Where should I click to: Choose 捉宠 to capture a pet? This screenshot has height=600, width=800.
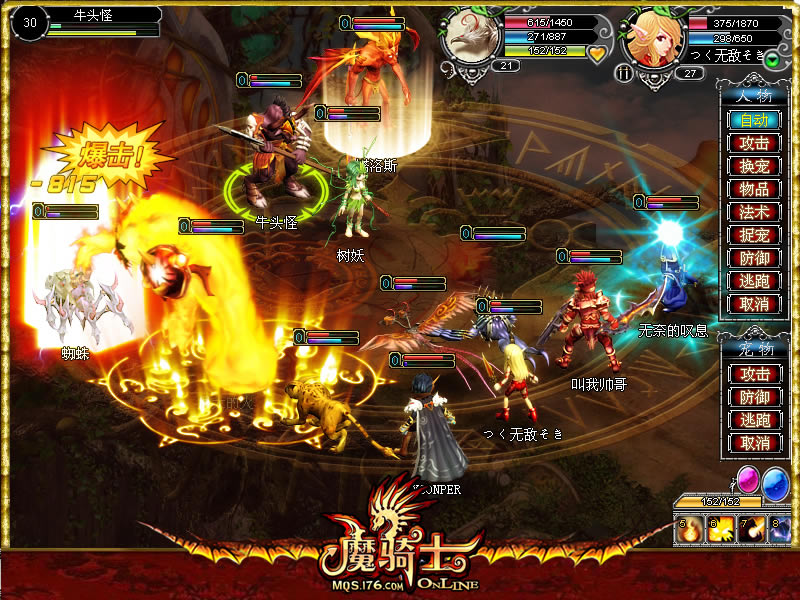tap(754, 235)
